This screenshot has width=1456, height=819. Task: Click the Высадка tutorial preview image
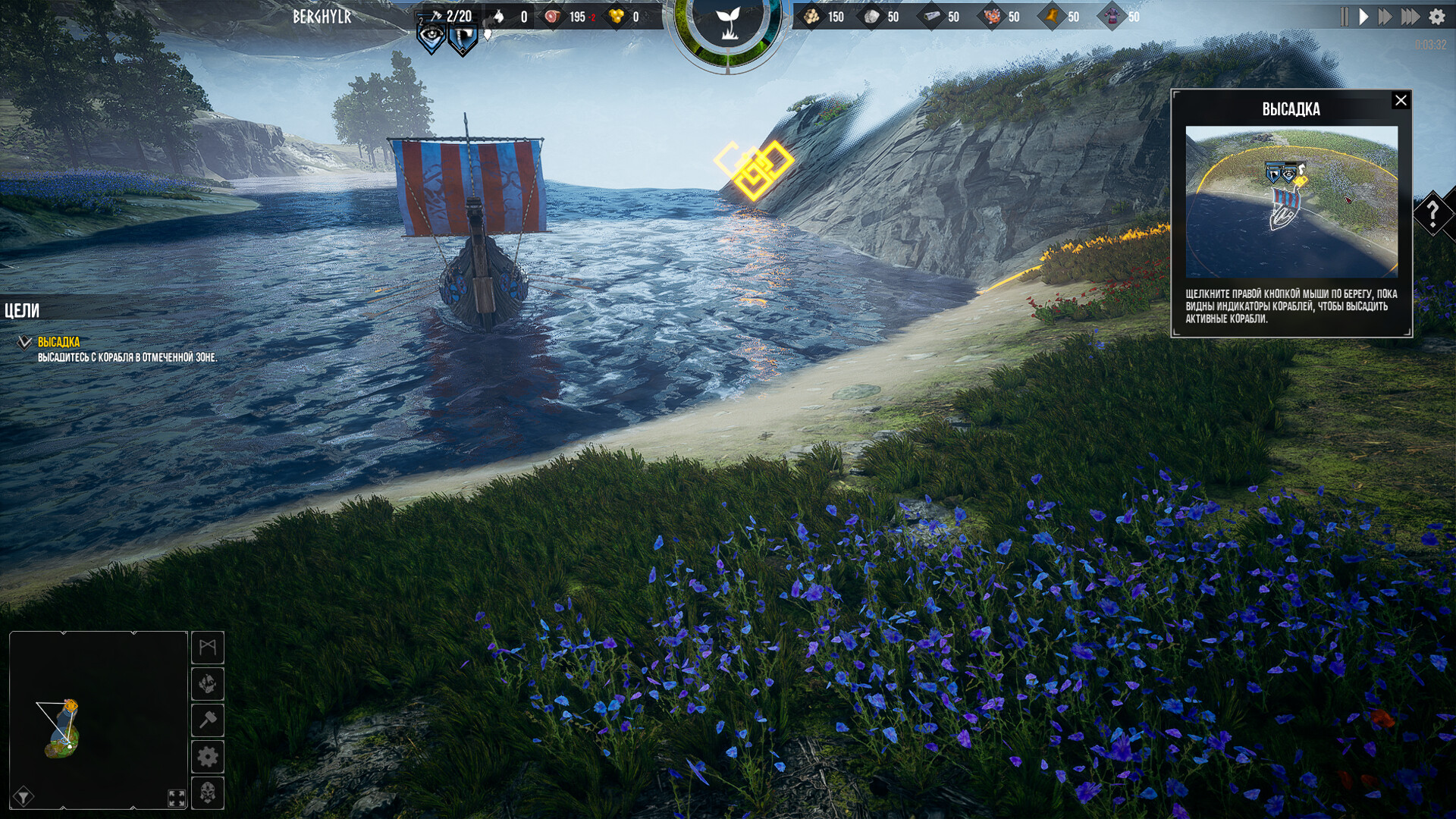(1291, 202)
